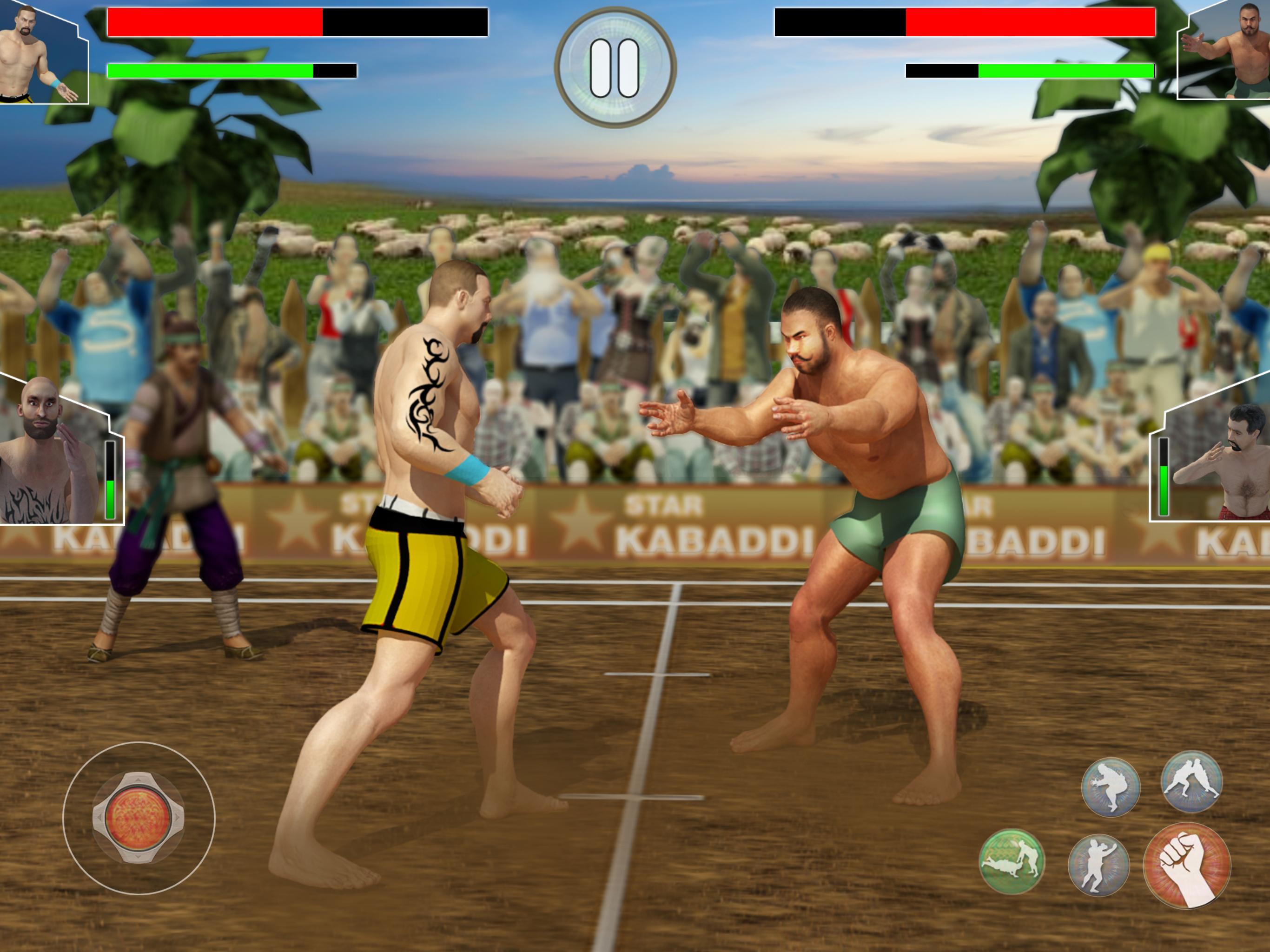The height and width of the screenshot is (952, 1270).
Task: Trigger the crouching lunge move
Action: tap(1111, 787)
